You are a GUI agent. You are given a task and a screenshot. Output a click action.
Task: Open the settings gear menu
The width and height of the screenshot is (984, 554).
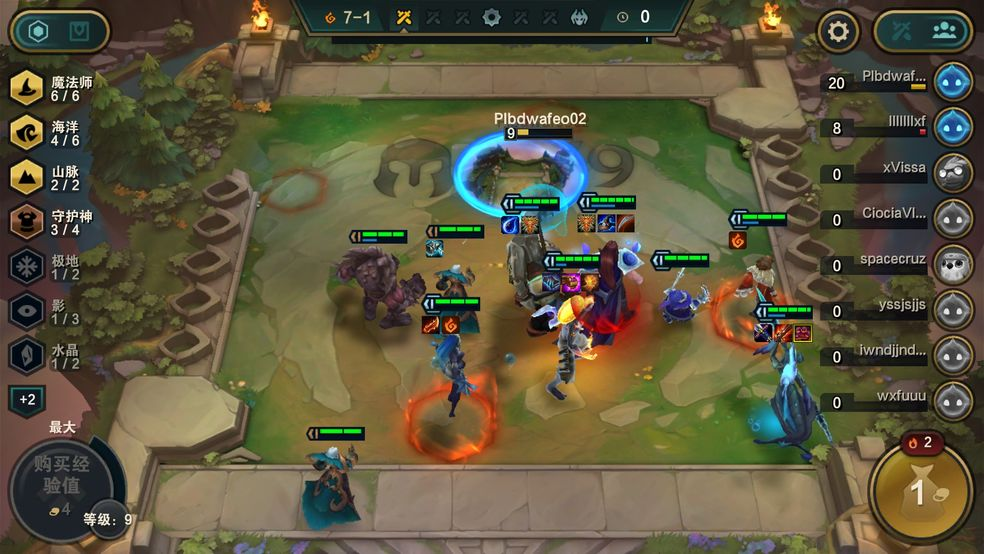(838, 32)
